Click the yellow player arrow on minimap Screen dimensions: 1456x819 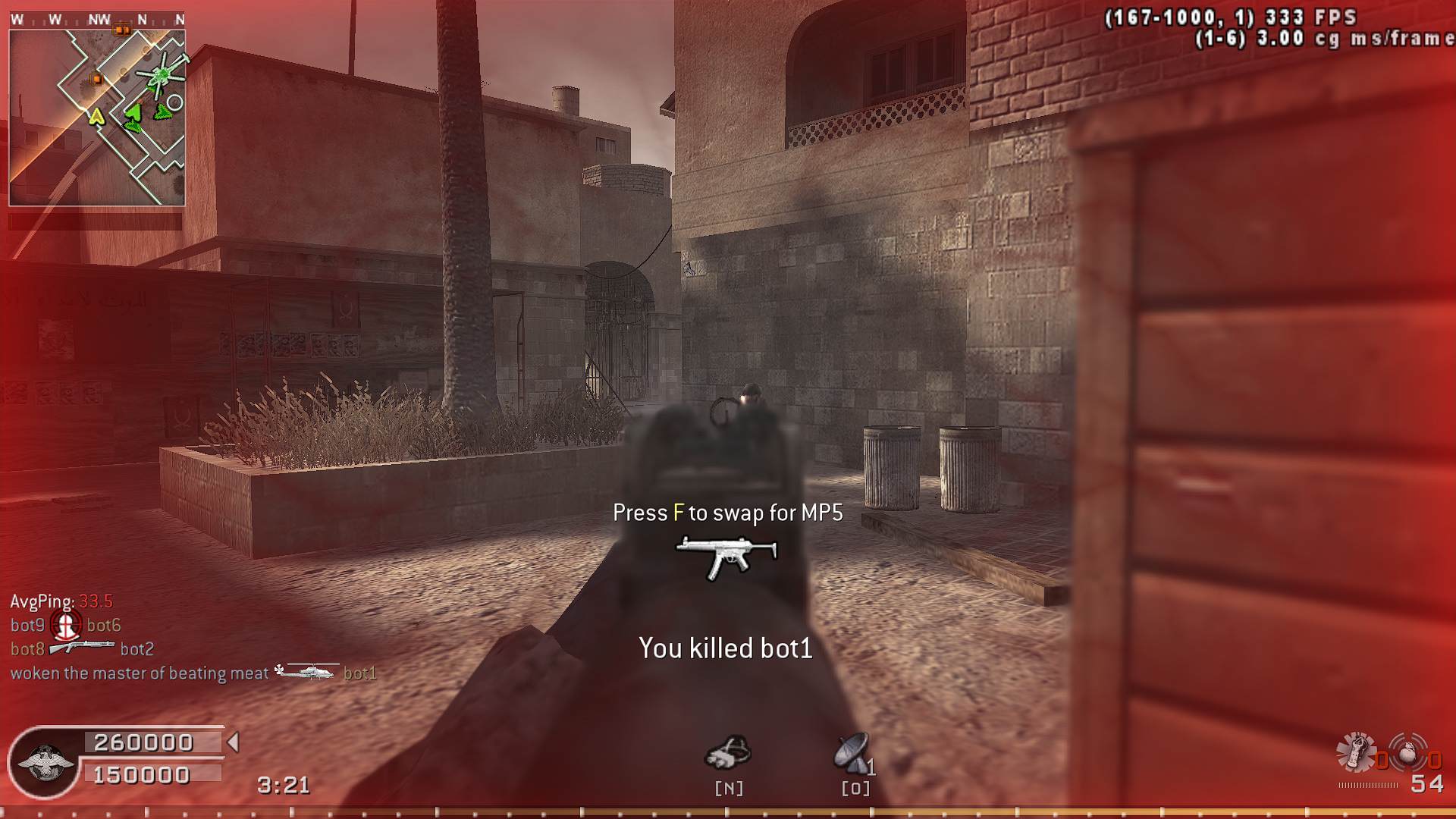pos(96,117)
